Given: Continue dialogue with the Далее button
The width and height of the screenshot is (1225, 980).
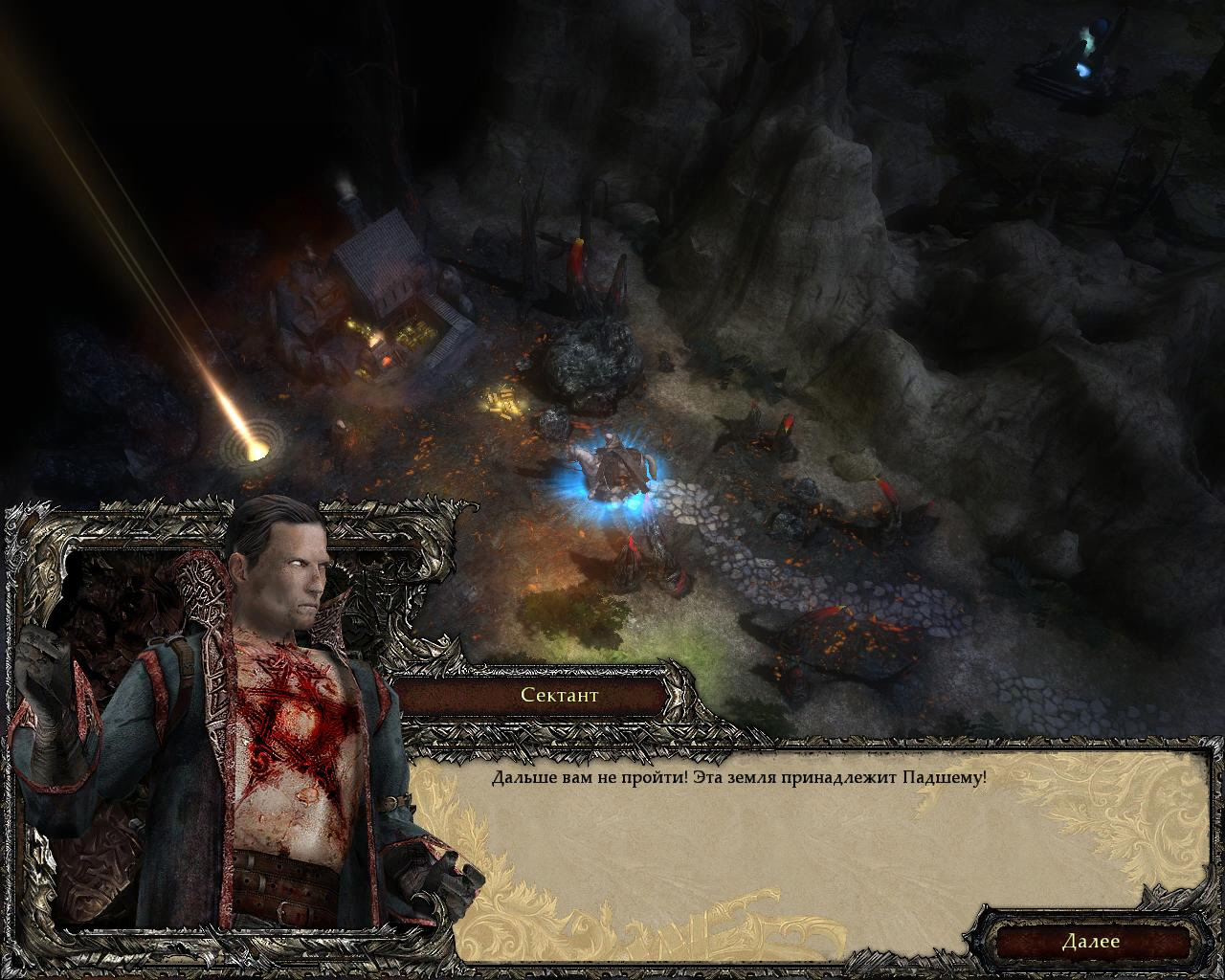Looking at the screenshot, I should [x=1090, y=941].
